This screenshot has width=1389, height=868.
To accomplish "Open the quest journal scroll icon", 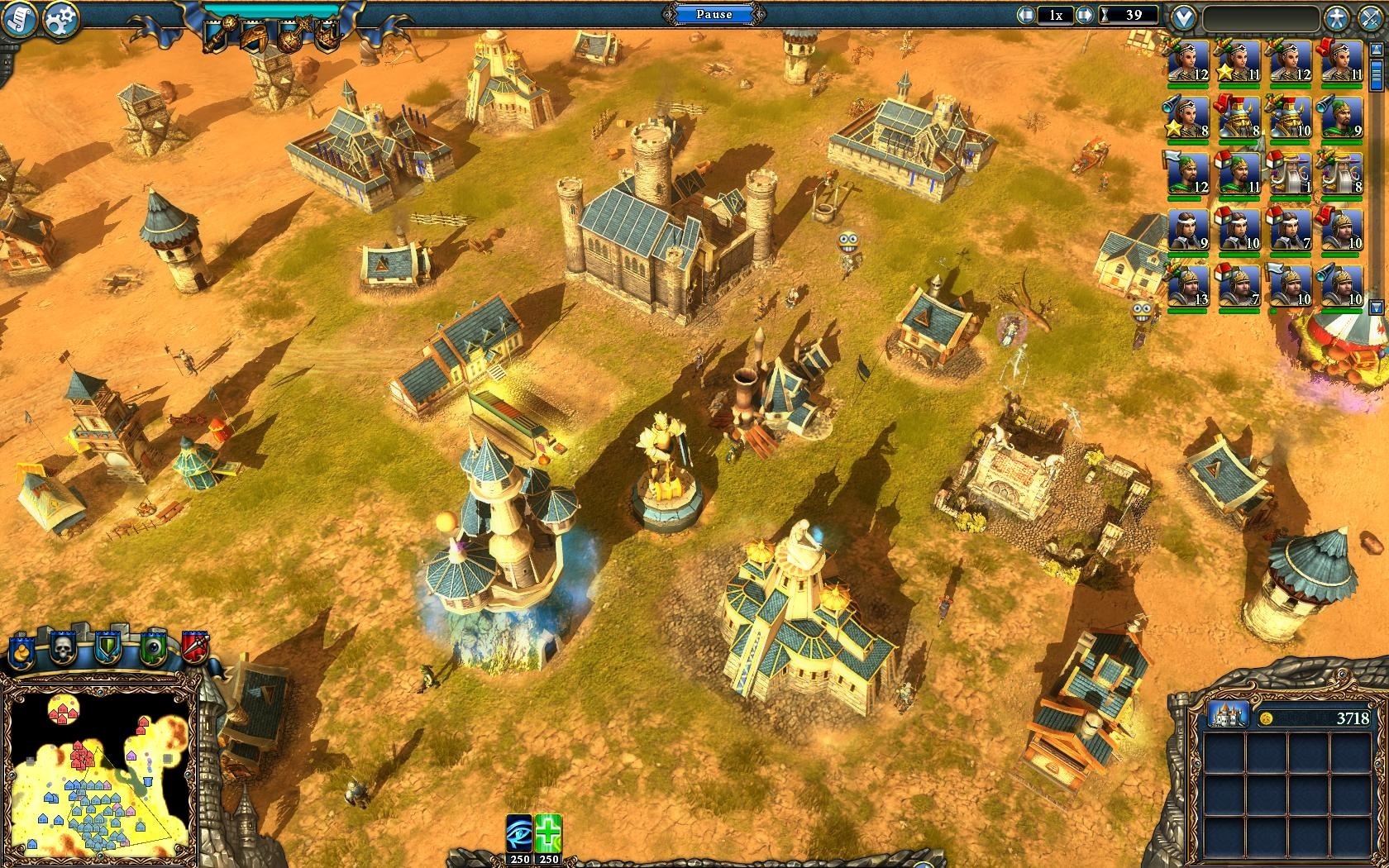I will [18, 17].
